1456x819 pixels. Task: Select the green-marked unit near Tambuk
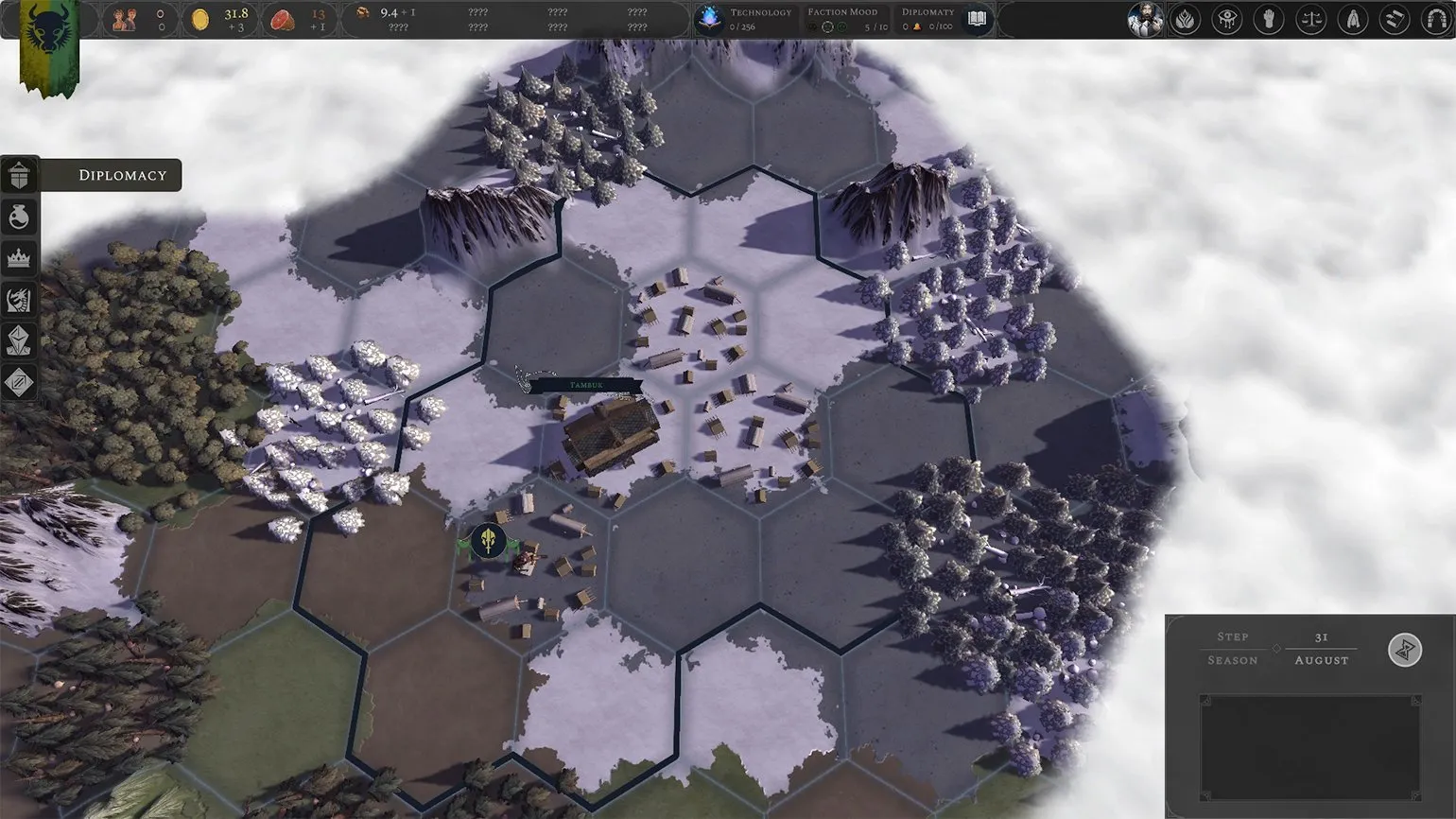[489, 542]
